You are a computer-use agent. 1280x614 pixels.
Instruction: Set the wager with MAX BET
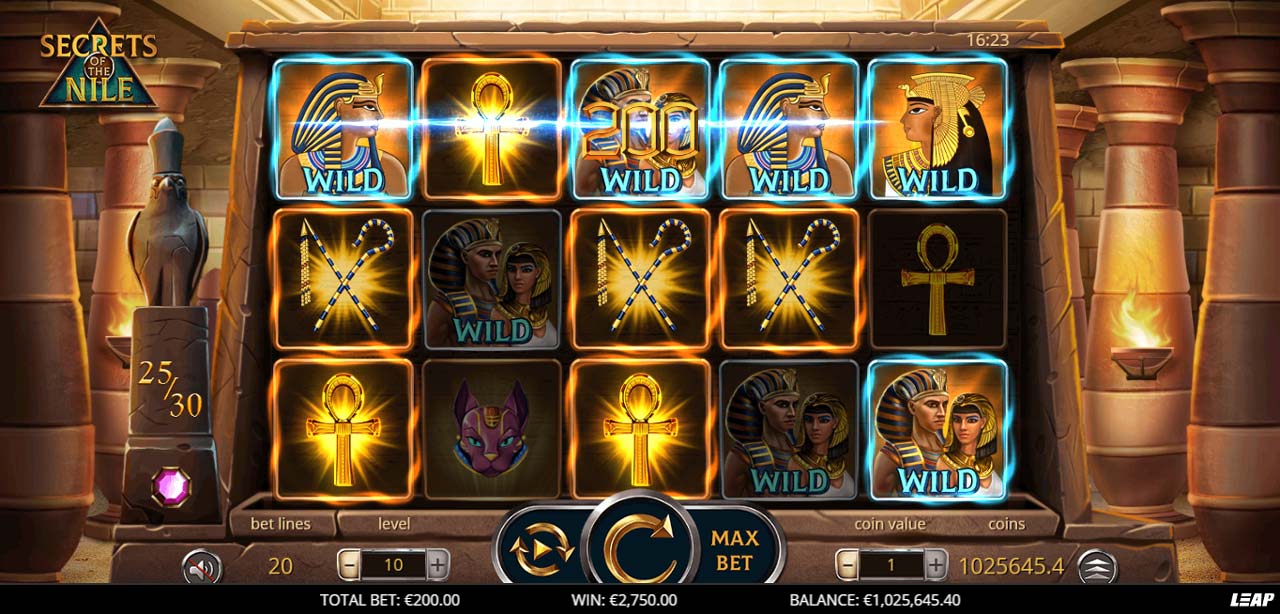click(733, 550)
